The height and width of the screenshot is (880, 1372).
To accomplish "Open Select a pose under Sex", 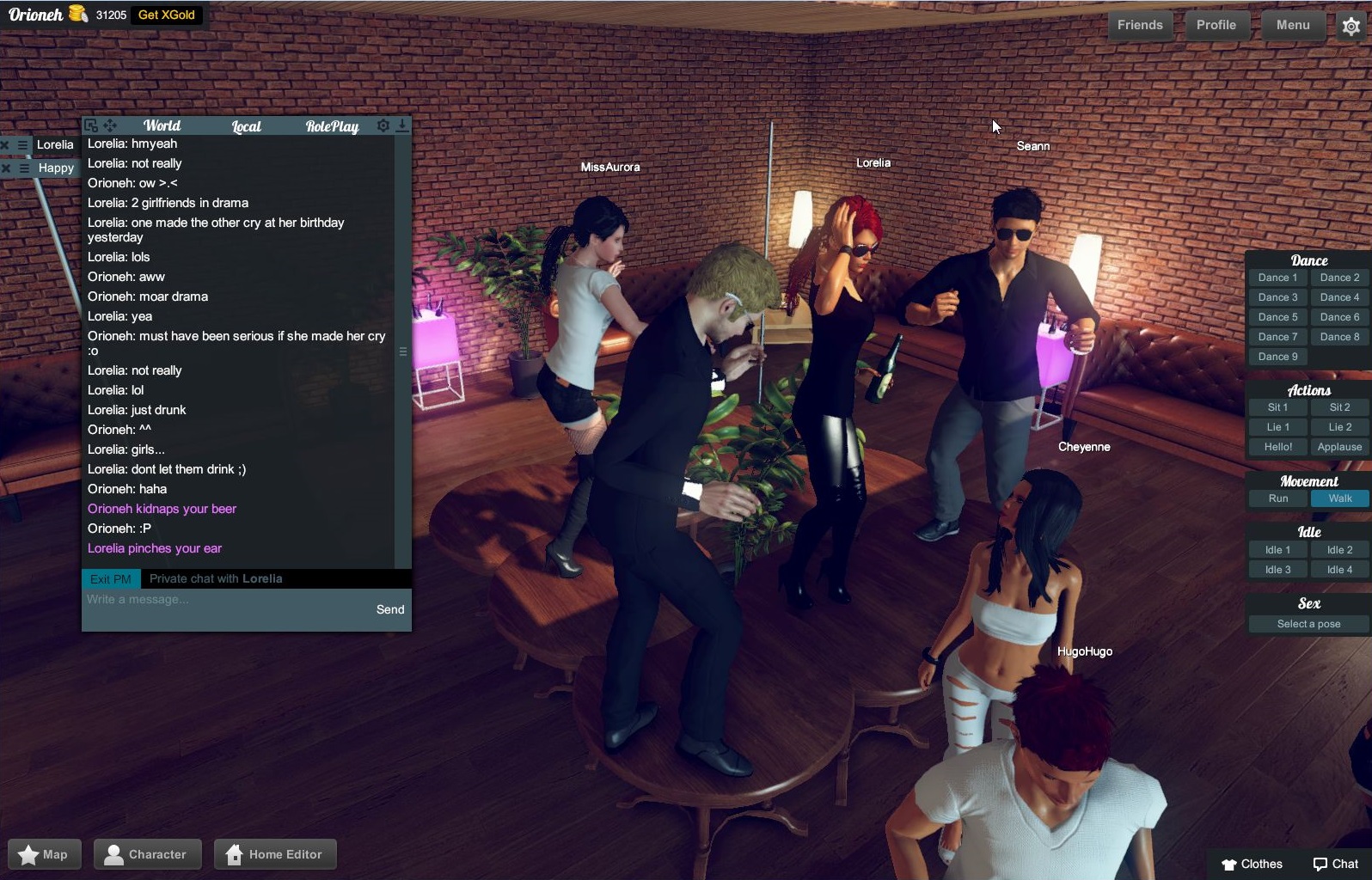I will point(1308,624).
